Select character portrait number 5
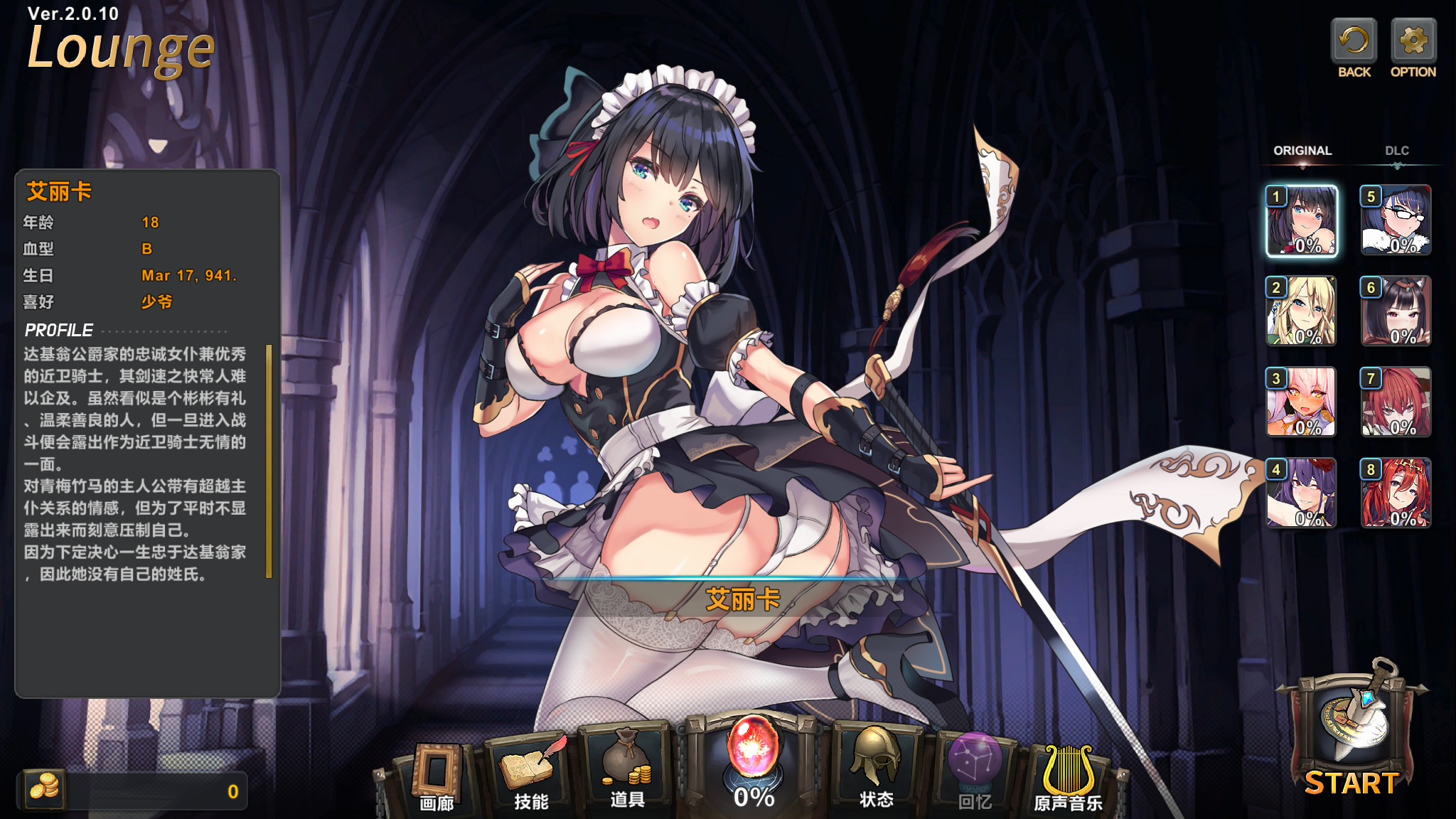This screenshot has height=819, width=1456. click(1396, 220)
